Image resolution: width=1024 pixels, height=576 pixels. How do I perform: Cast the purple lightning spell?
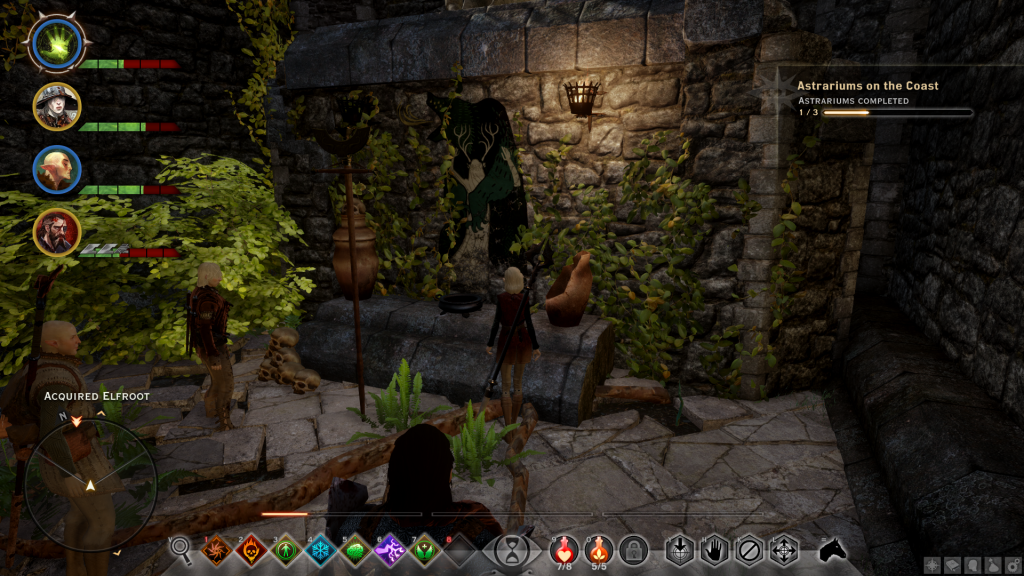tap(390, 550)
